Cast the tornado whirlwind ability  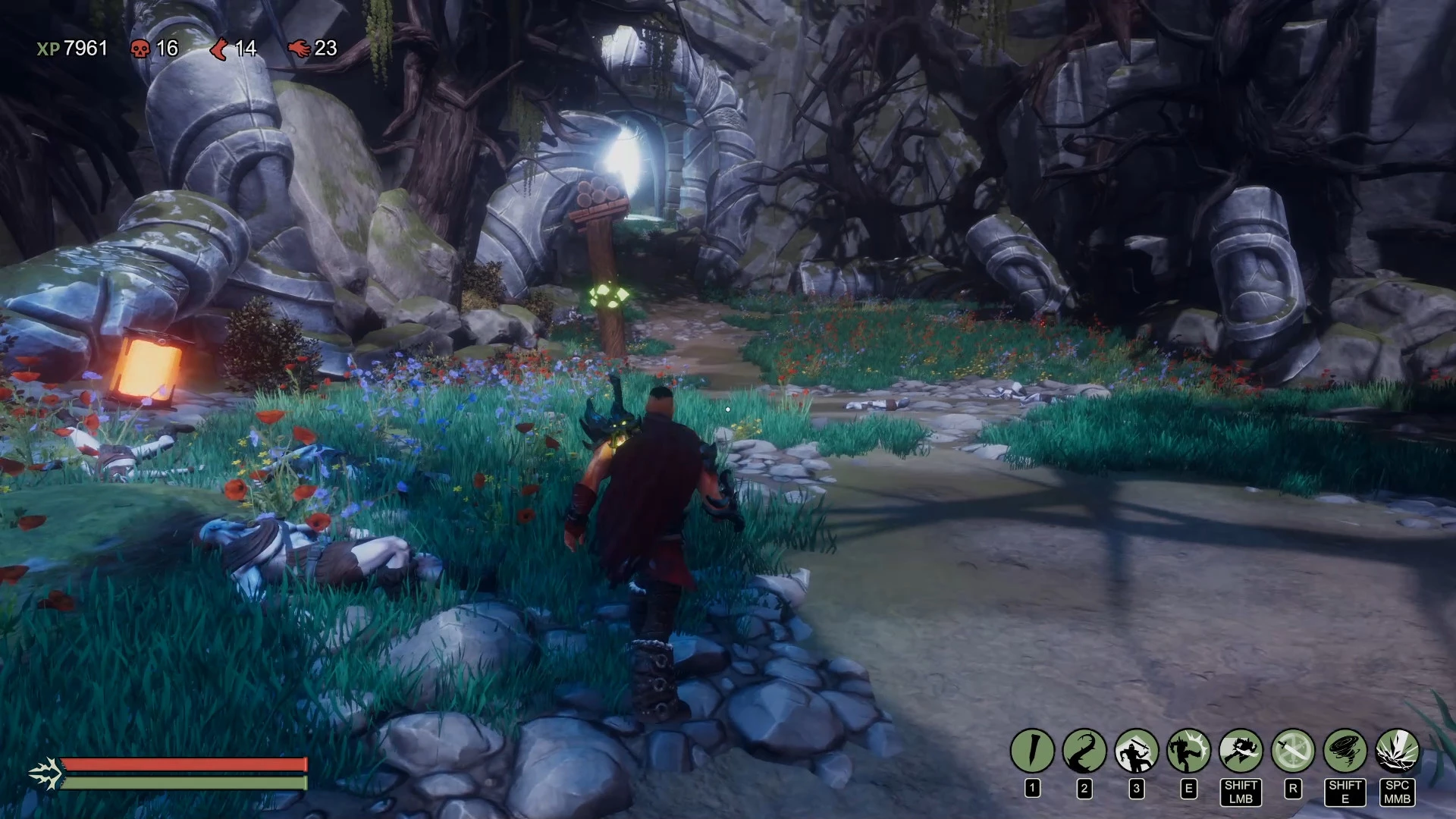(x=1345, y=751)
